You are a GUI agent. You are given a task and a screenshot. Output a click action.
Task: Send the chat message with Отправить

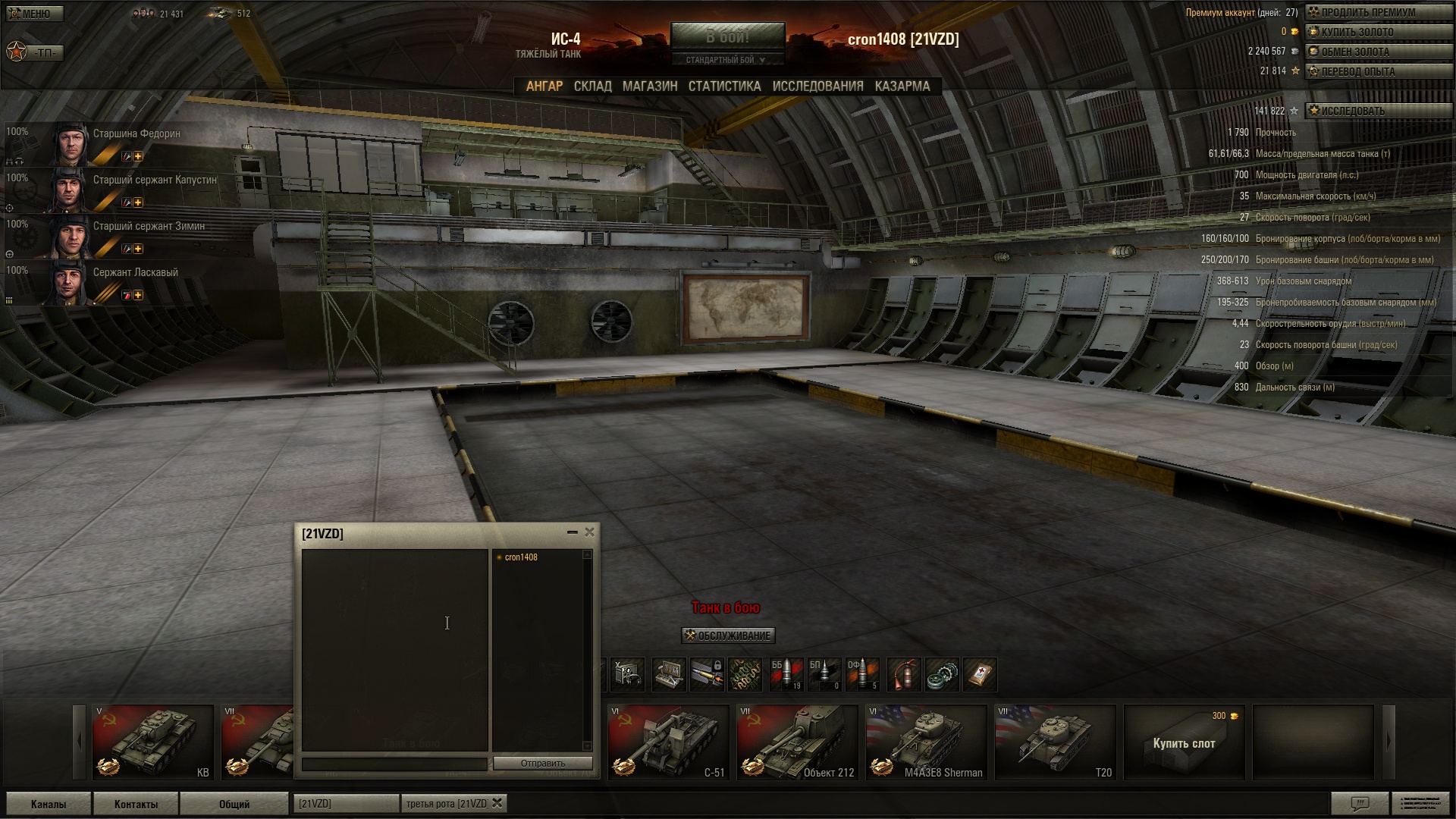[542, 763]
